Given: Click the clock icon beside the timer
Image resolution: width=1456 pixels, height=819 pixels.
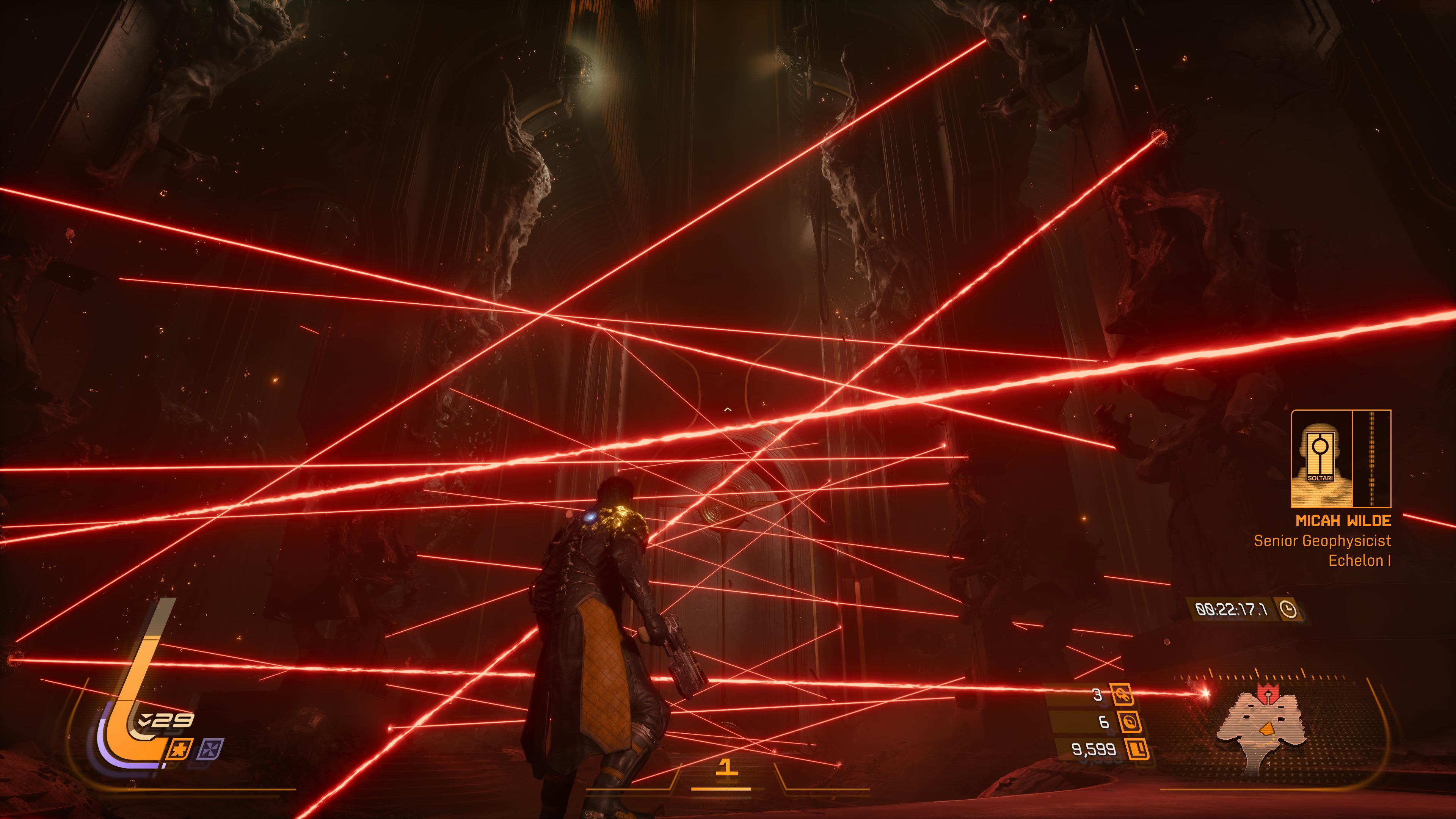Looking at the screenshot, I should click(x=1288, y=609).
